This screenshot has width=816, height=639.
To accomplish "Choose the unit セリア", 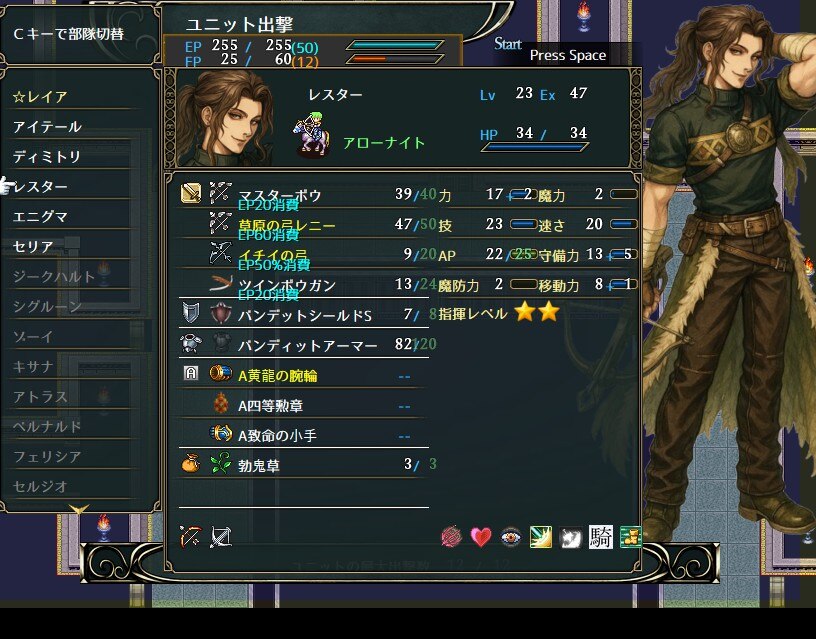I will (35, 247).
